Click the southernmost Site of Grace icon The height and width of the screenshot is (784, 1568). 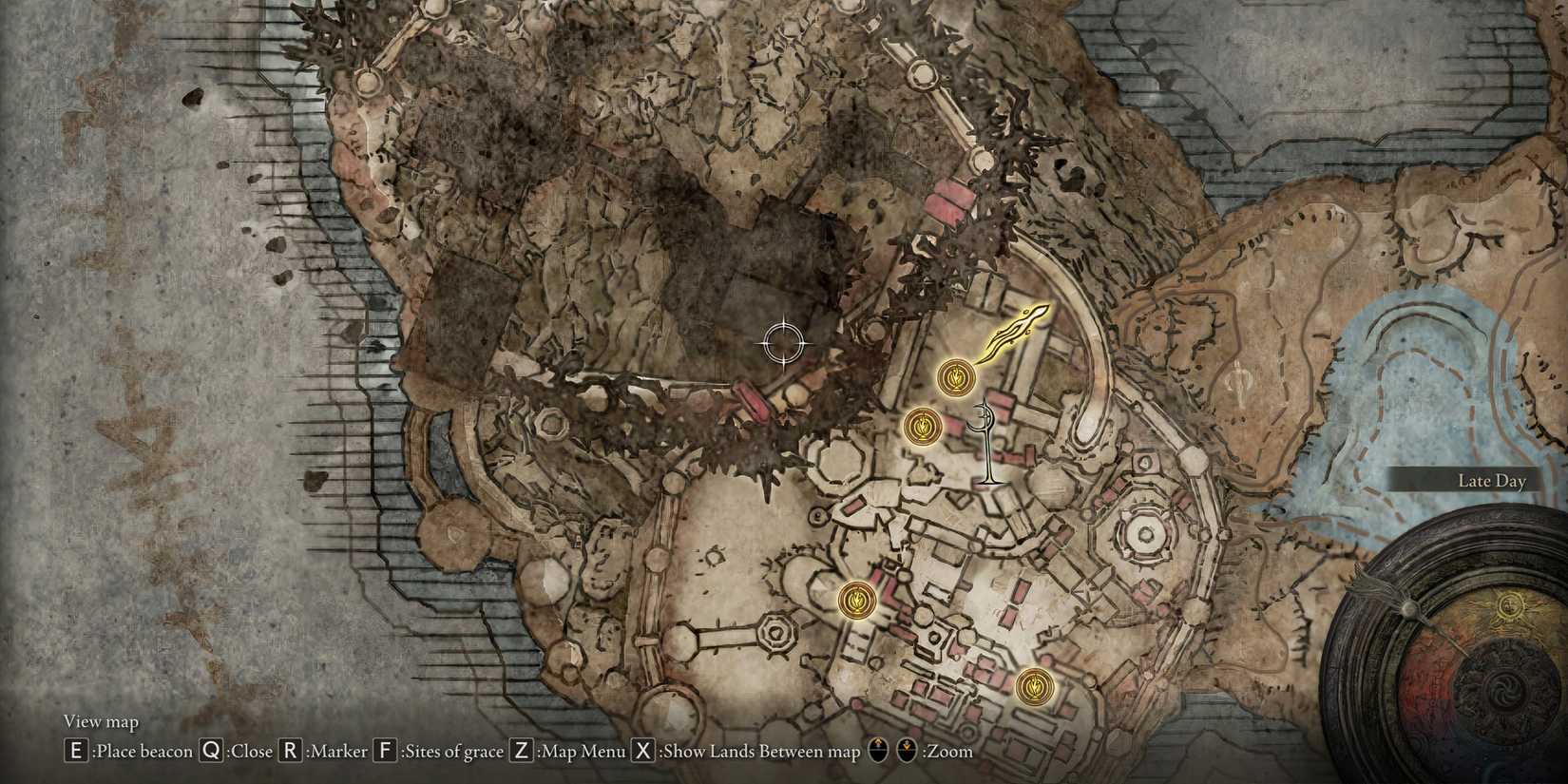pyautogui.click(x=1036, y=686)
